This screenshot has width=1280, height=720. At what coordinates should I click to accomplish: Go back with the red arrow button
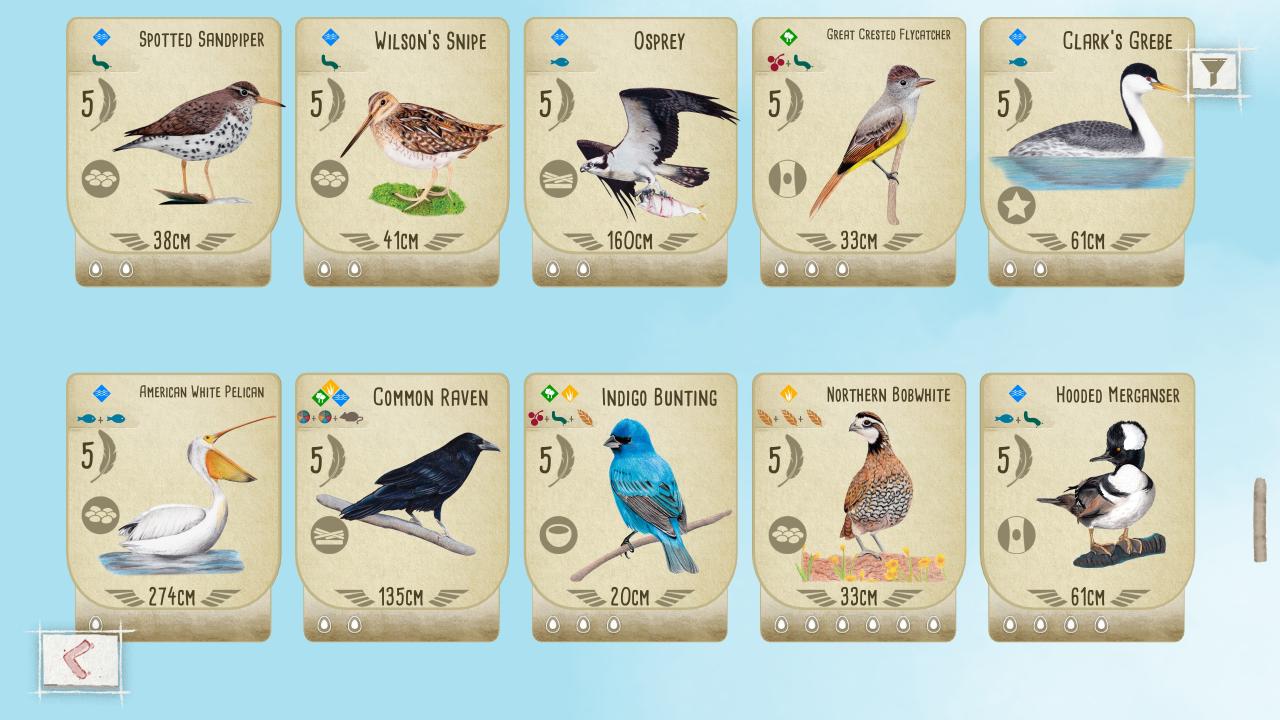pyautogui.click(x=79, y=660)
